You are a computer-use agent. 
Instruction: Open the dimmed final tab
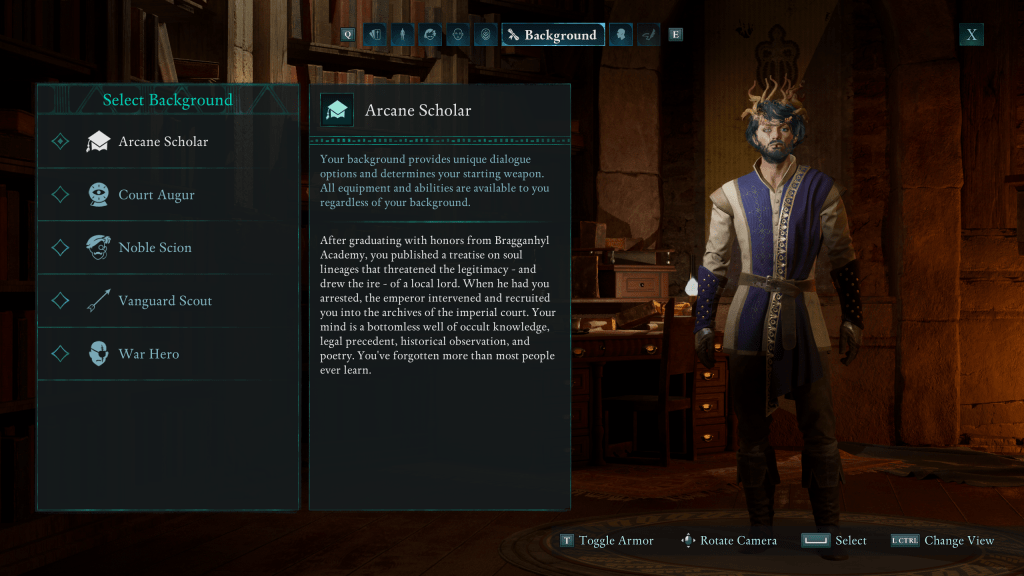coord(649,35)
